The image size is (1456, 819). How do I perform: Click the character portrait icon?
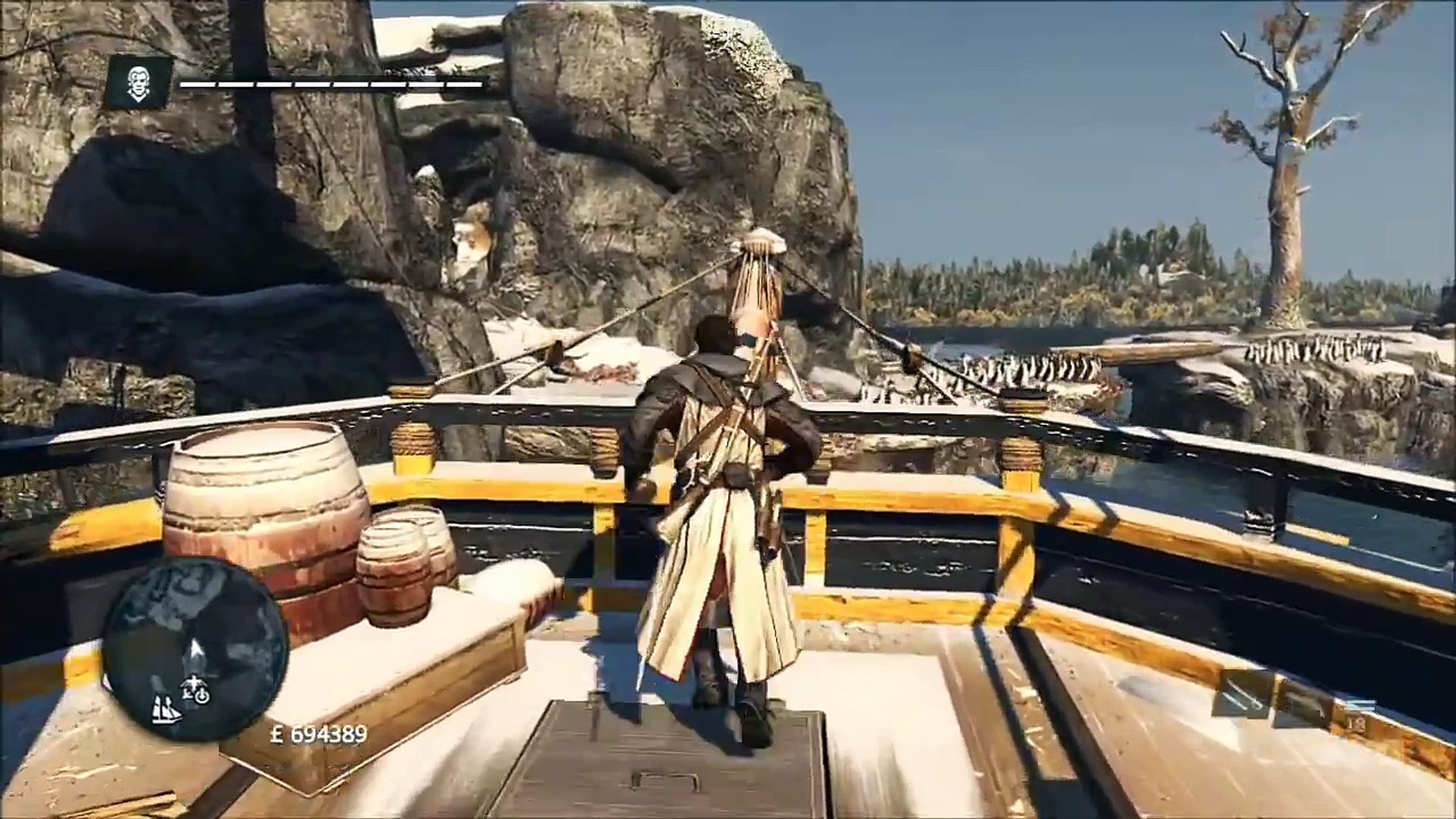139,81
